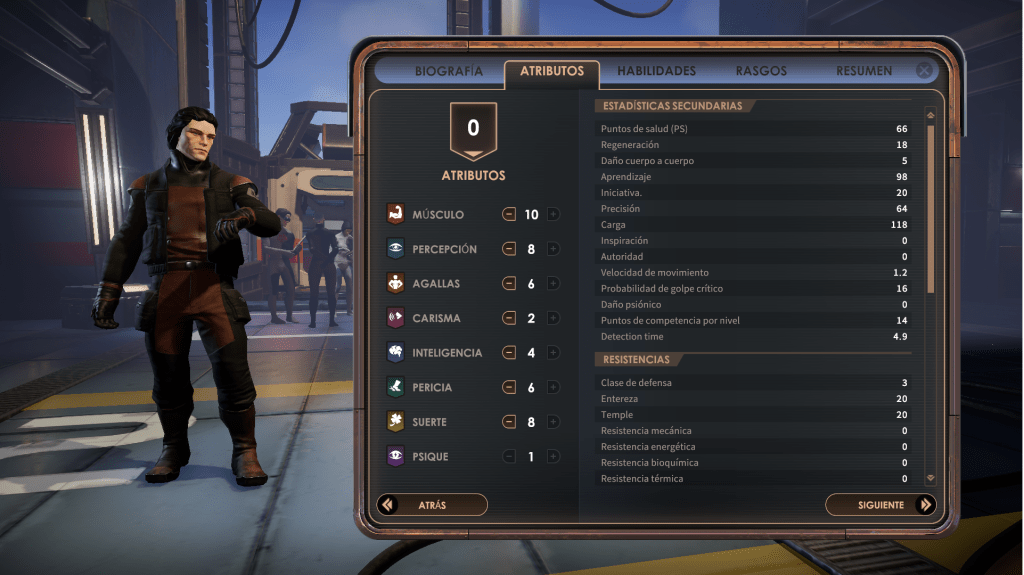This screenshot has height=575, width=1024.
Task: Increase the Percepción attribute
Action: (553, 249)
